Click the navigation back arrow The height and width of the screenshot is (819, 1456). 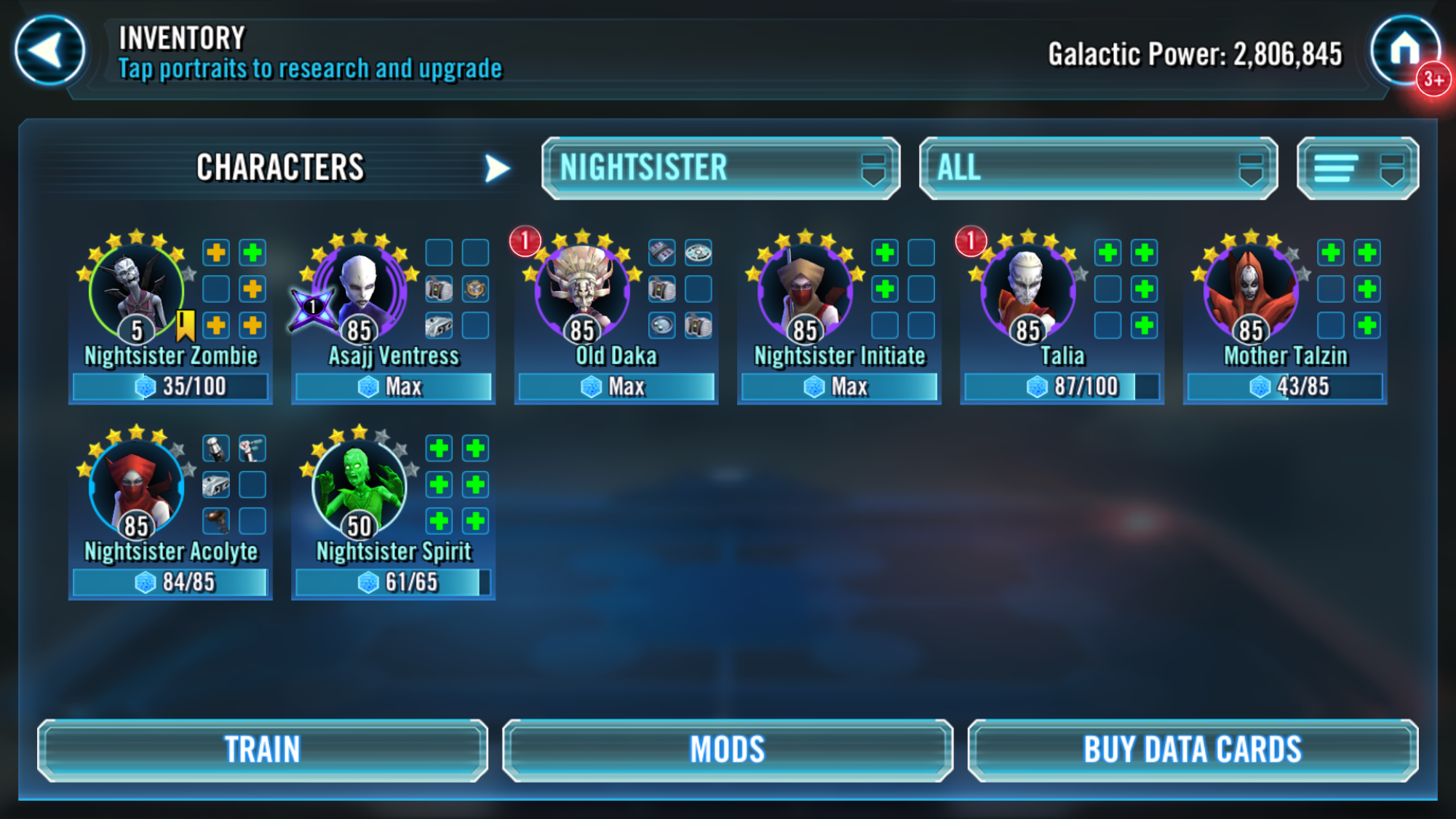click(48, 50)
